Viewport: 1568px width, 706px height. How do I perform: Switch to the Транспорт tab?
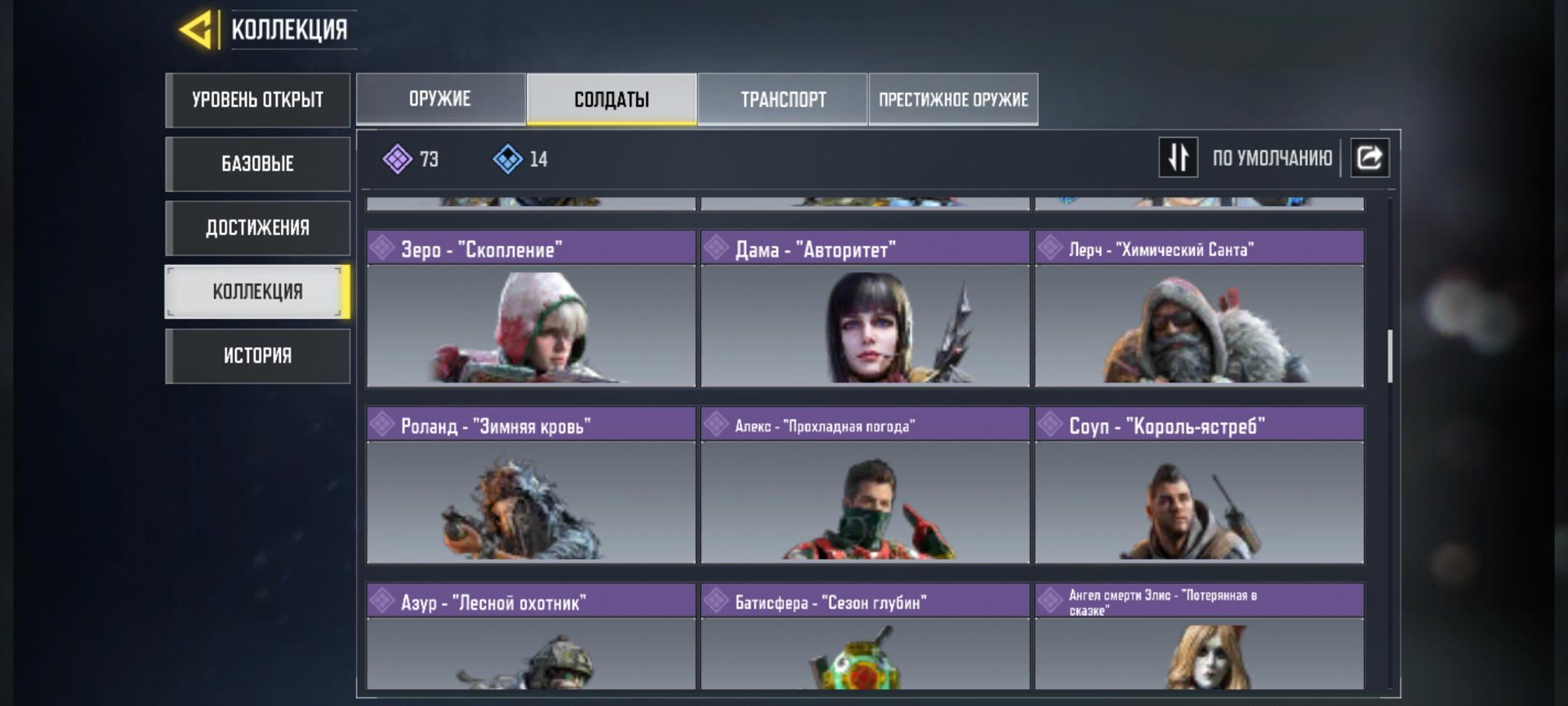click(782, 99)
